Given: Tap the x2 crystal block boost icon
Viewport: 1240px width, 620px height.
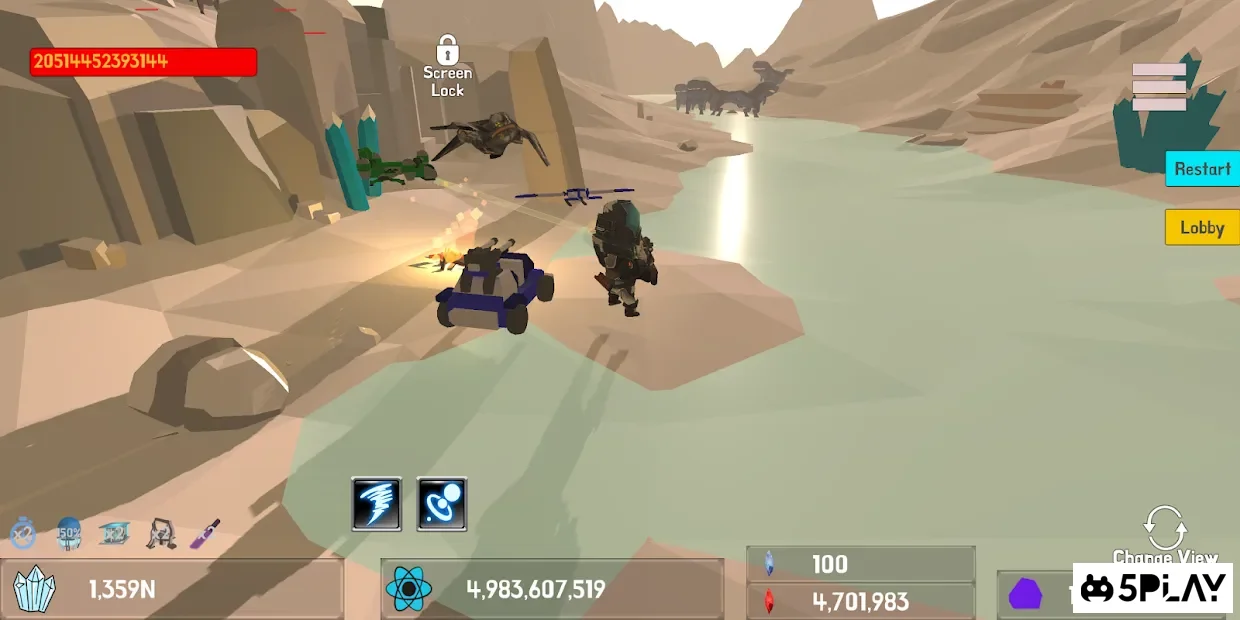Looking at the screenshot, I should (114, 533).
